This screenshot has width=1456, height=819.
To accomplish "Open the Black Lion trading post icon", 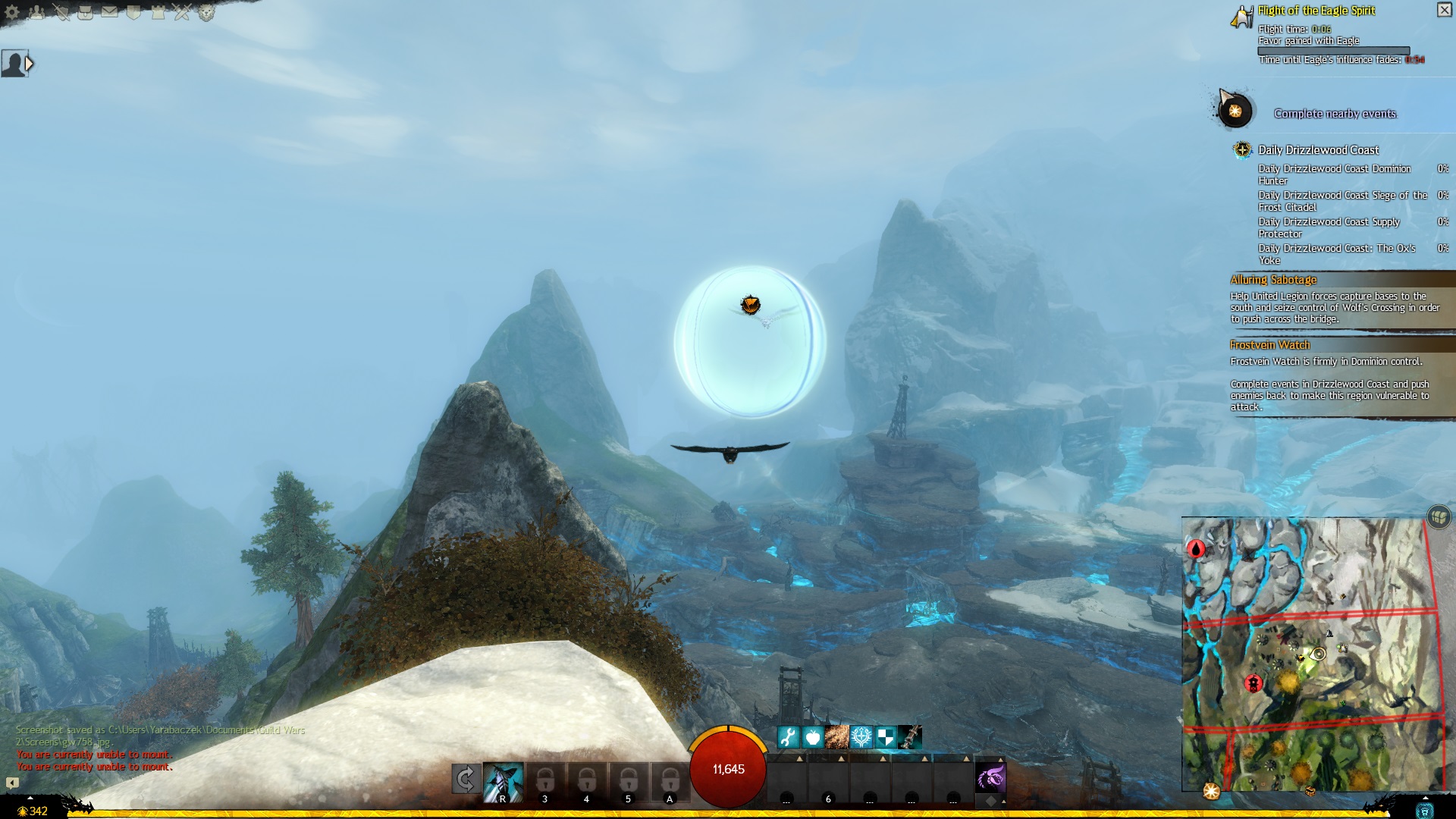I will click(x=207, y=12).
